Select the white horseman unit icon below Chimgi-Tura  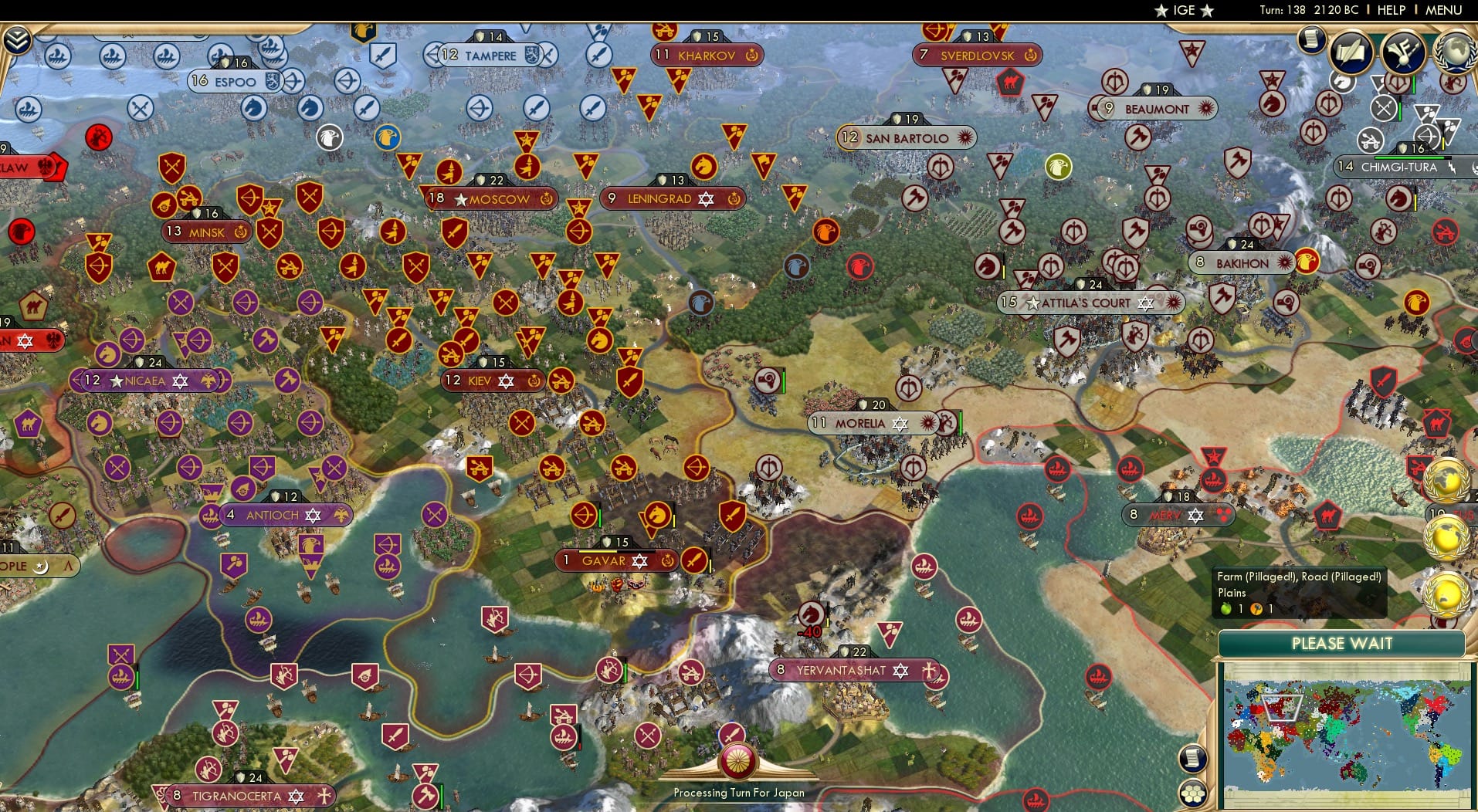1343,82
